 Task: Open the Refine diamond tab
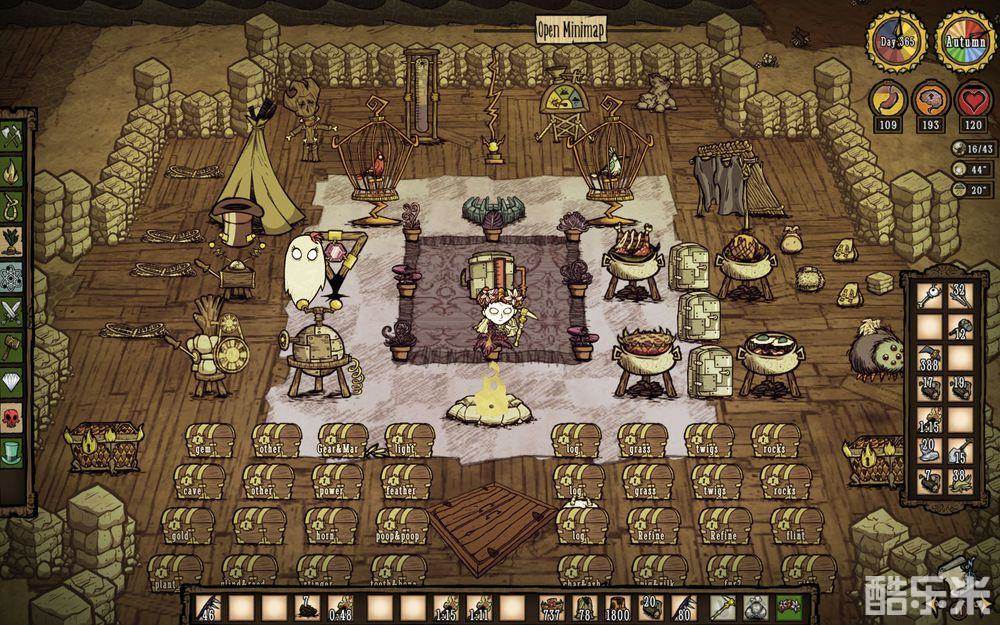(13, 381)
